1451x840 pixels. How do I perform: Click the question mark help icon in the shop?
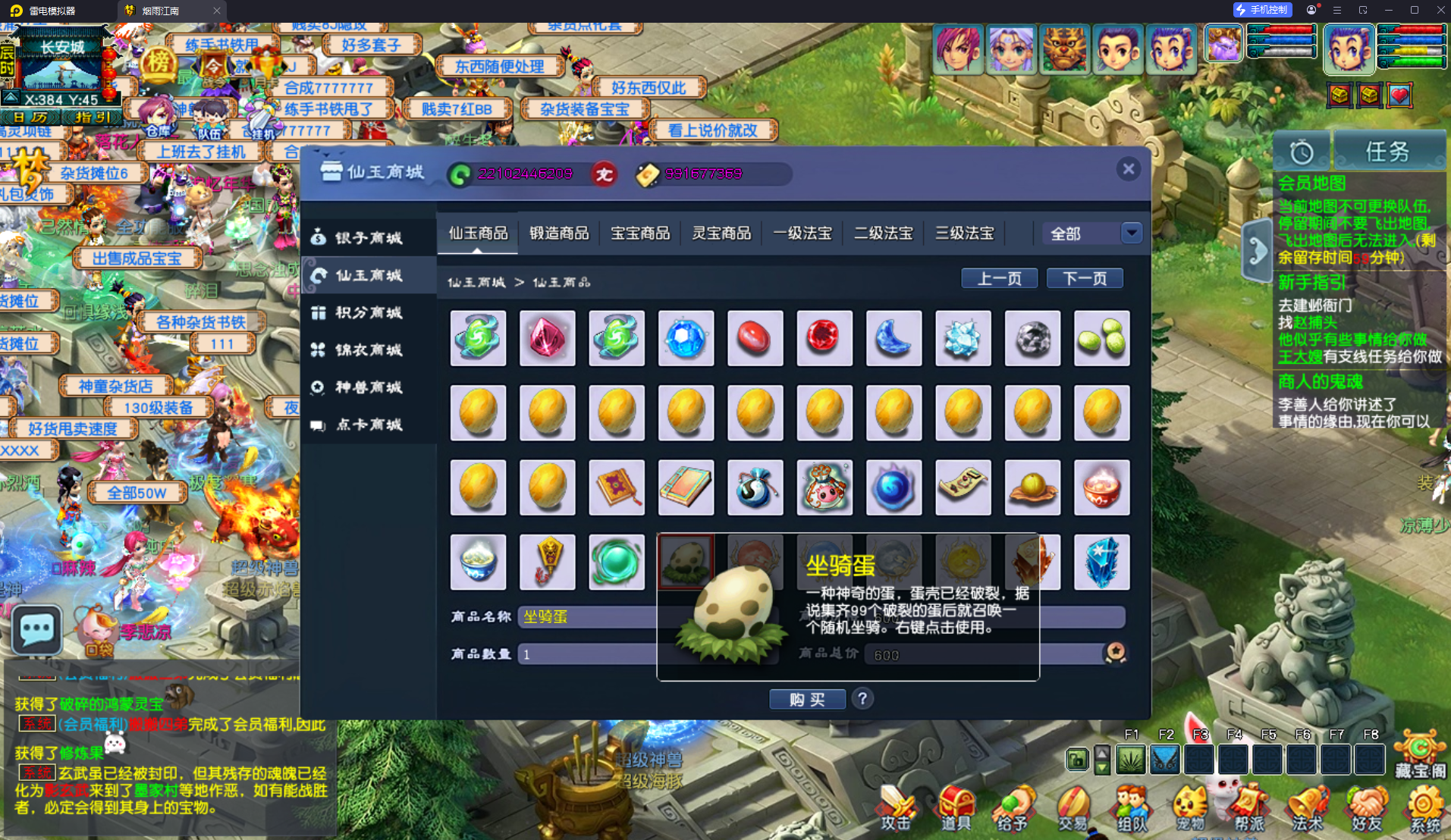pos(862,698)
